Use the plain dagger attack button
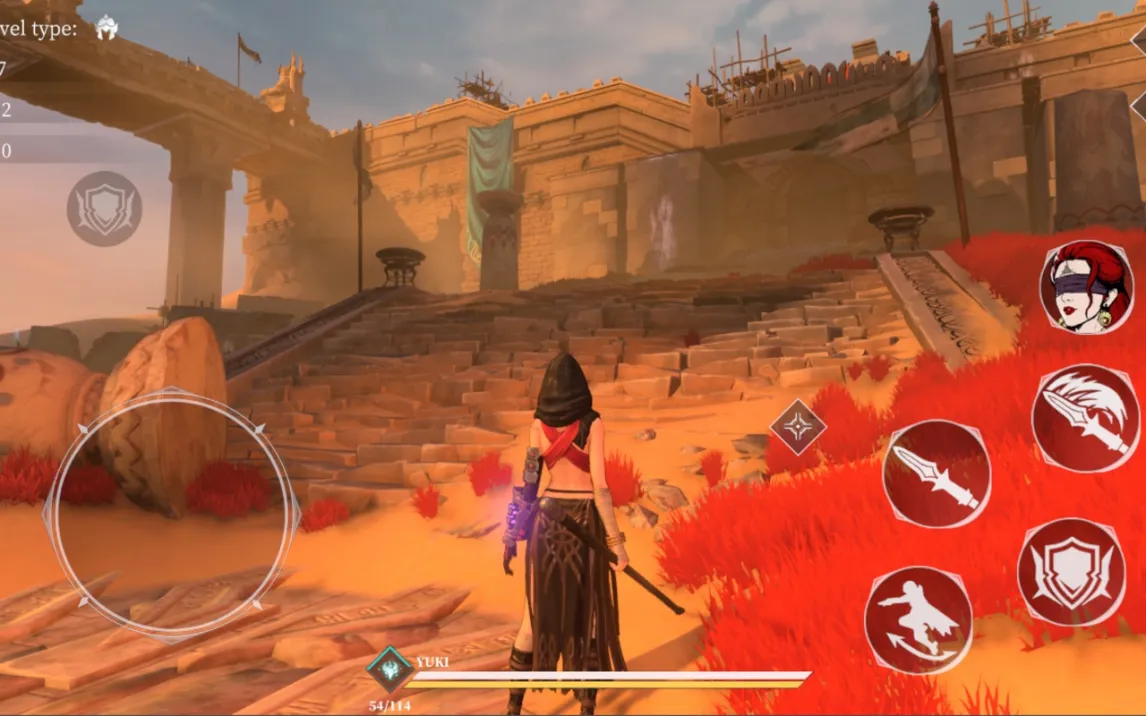 (x=936, y=473)
